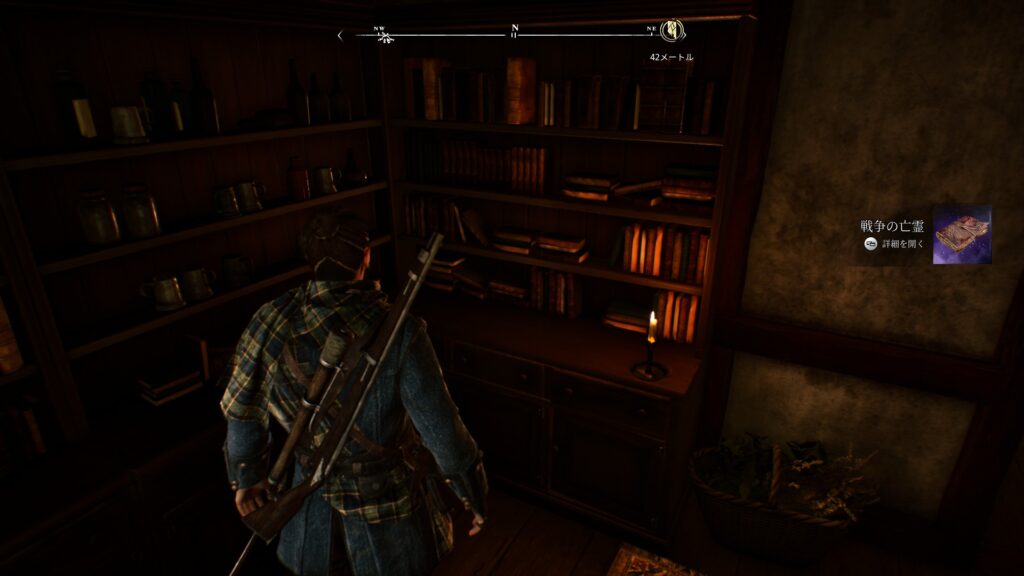Click the N heading on the compass
The image size is (1024, 576).
pos(514,29)
